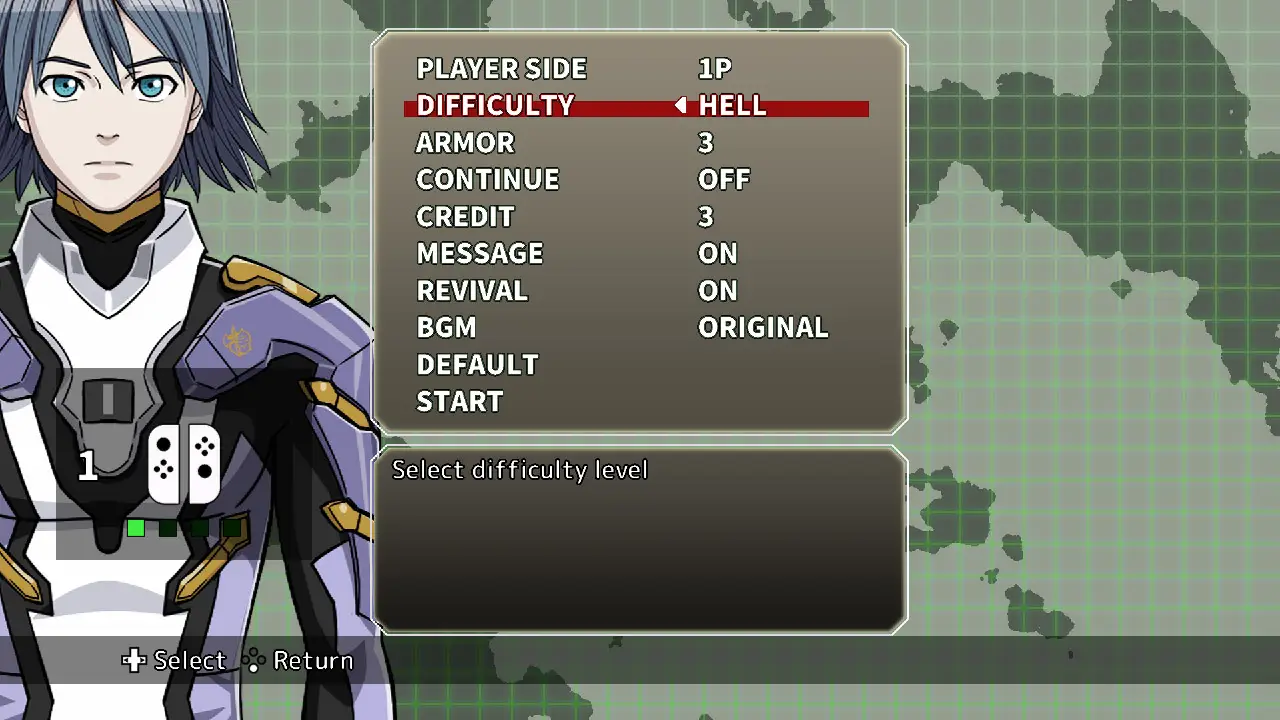Select the CREDIT setting row
Viewport: 1280px width, 720px height.
(x=465, y=216)
